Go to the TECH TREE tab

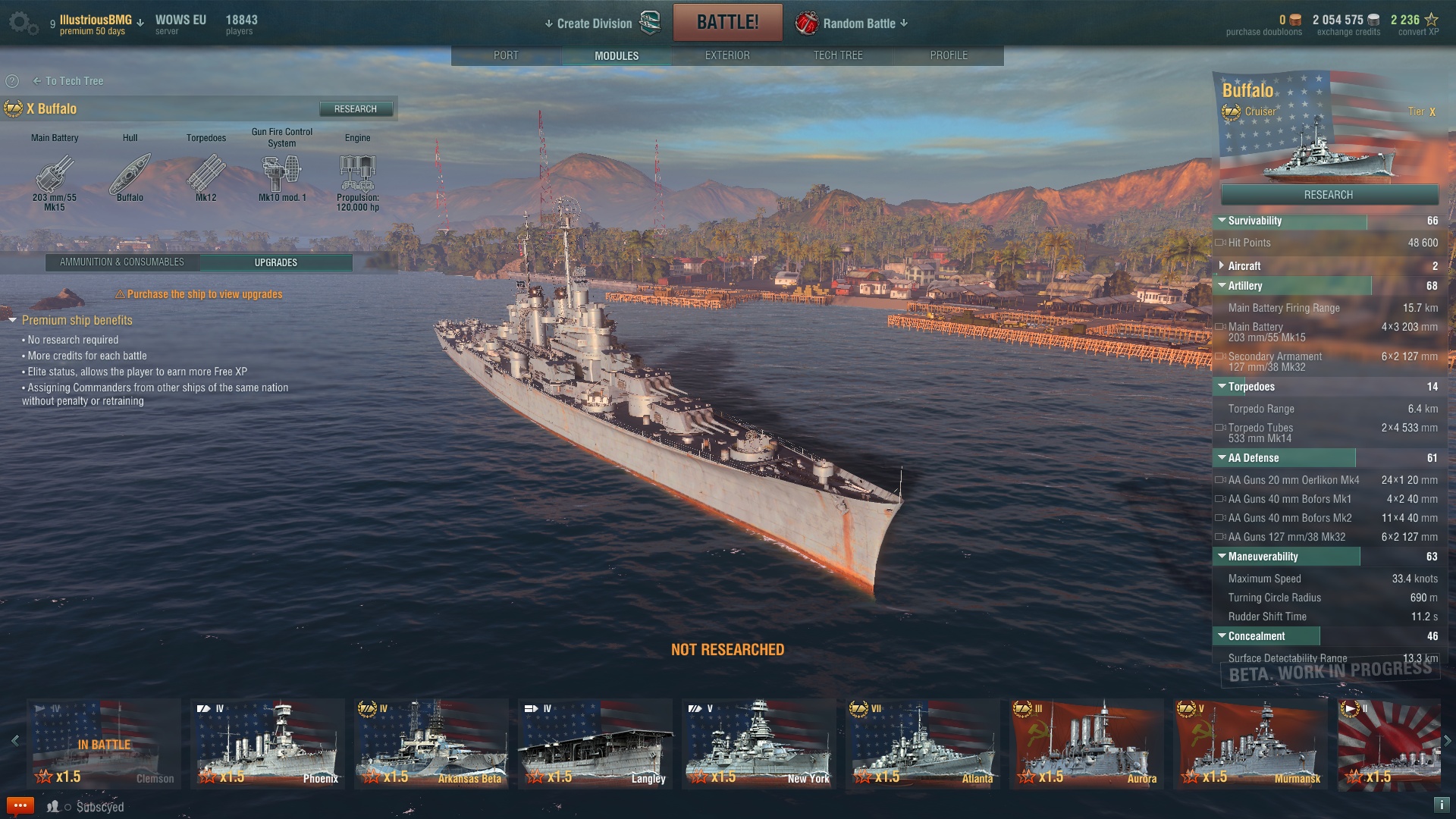point(837,55)
